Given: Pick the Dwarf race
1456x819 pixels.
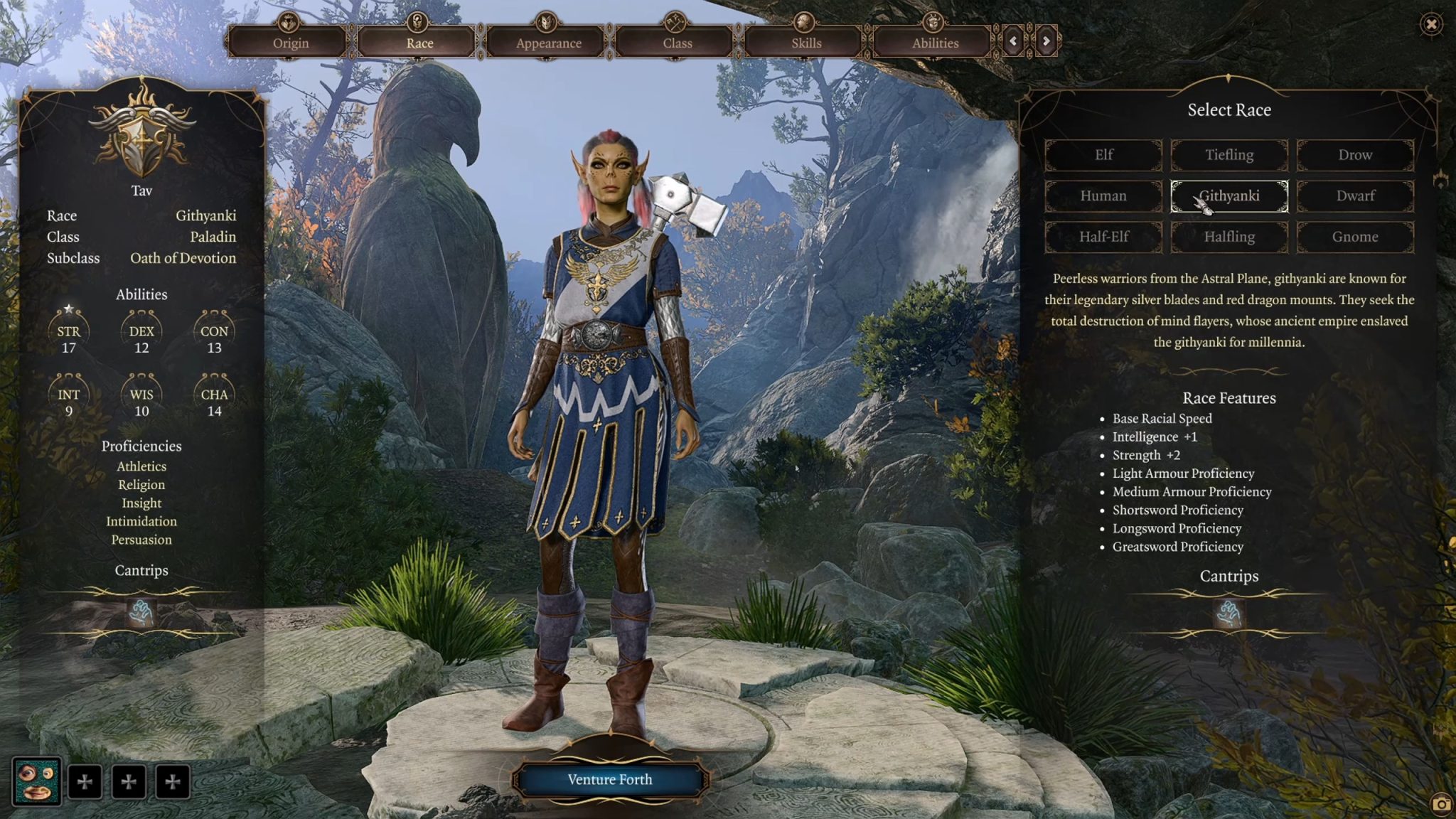Looking at the screenshot, I should (1355, 196).
